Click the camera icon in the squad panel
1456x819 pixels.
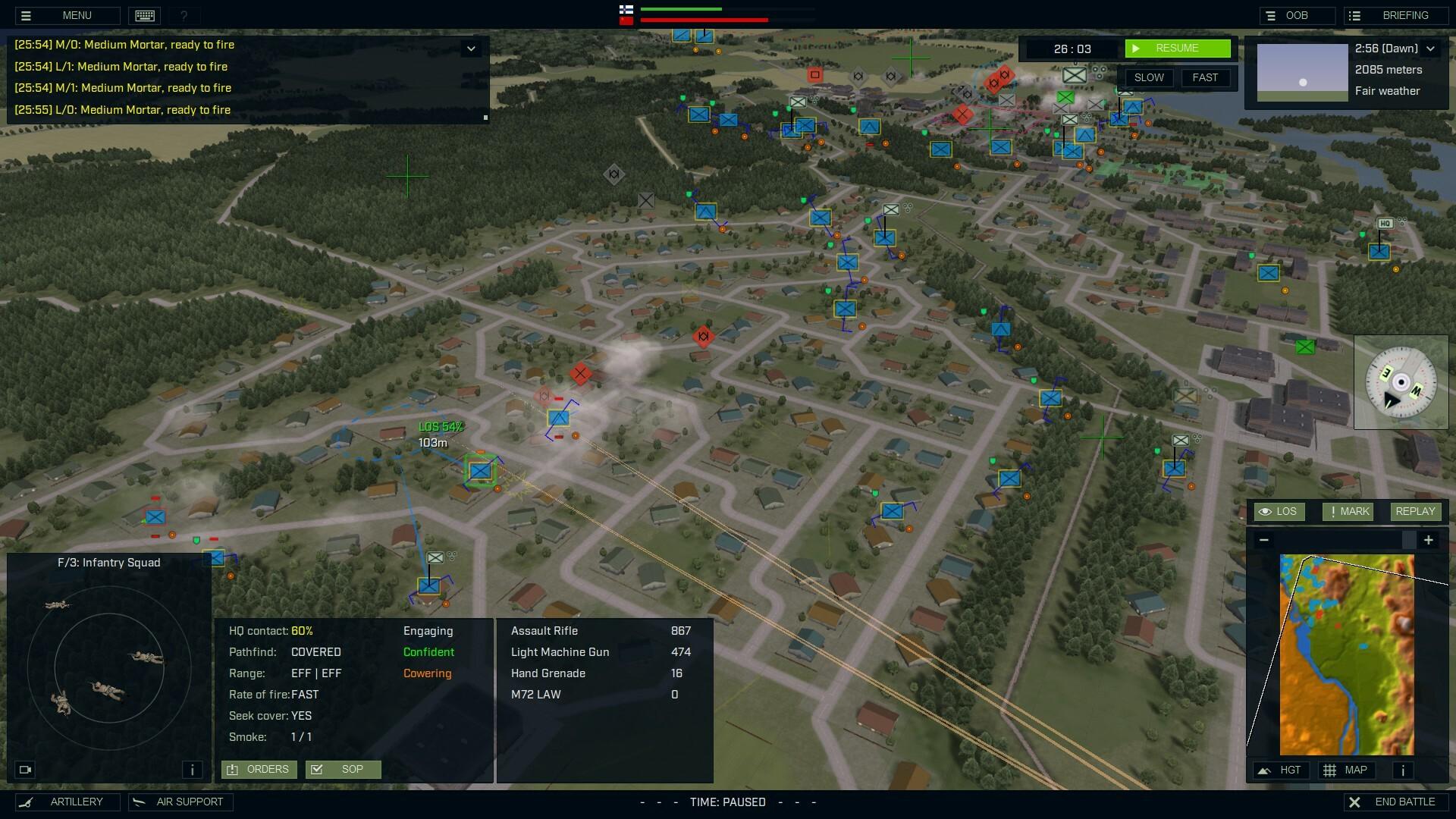[26, 769]
